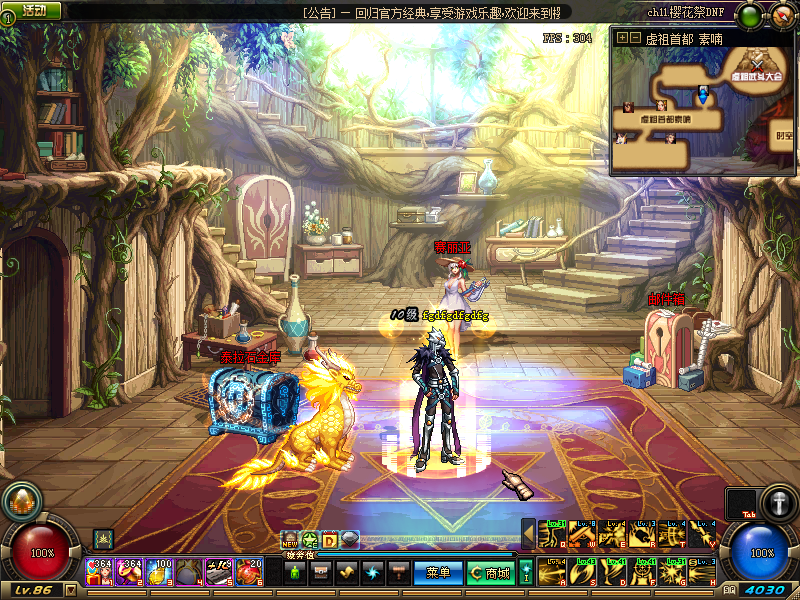Activate the skill bound to W

click(581, 535)
